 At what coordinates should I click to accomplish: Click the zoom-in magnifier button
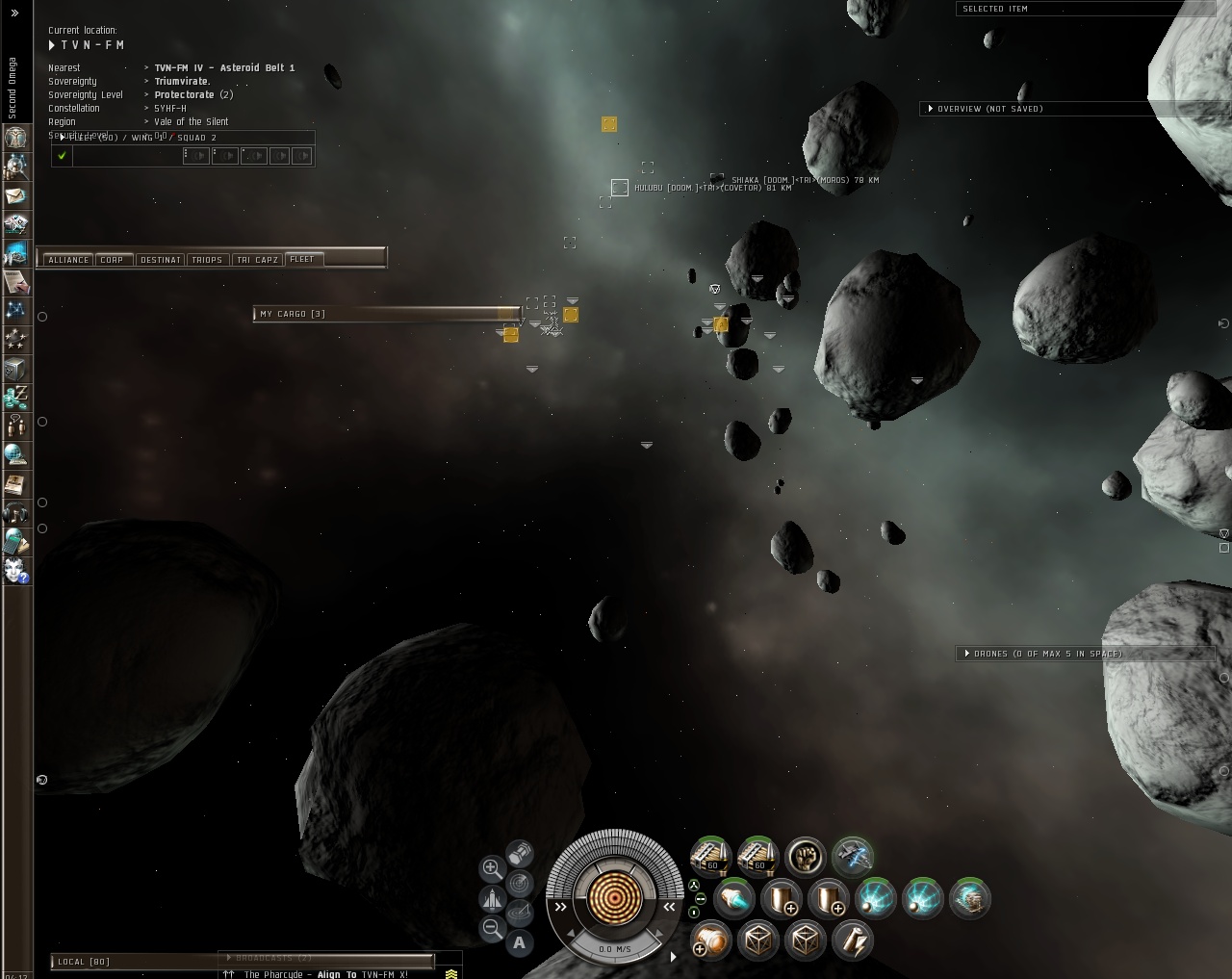click(491, 868)
